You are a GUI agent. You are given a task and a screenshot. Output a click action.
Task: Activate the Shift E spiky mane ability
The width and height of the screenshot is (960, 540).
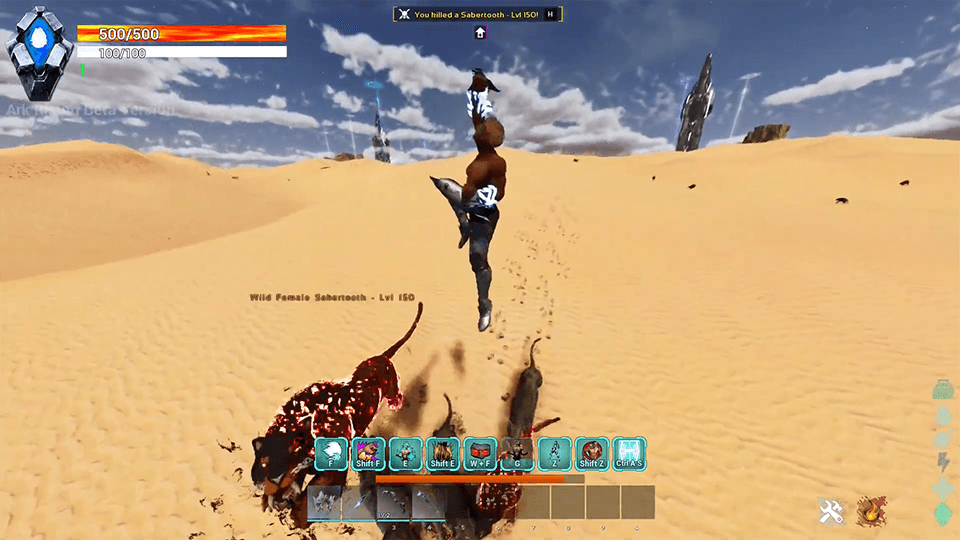click(x=443, y=454)
